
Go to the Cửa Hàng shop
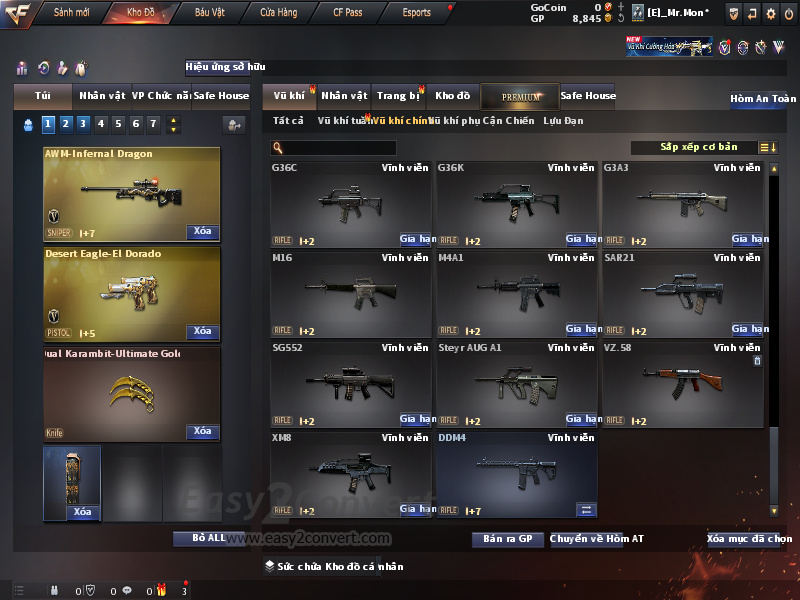(278, 12)
